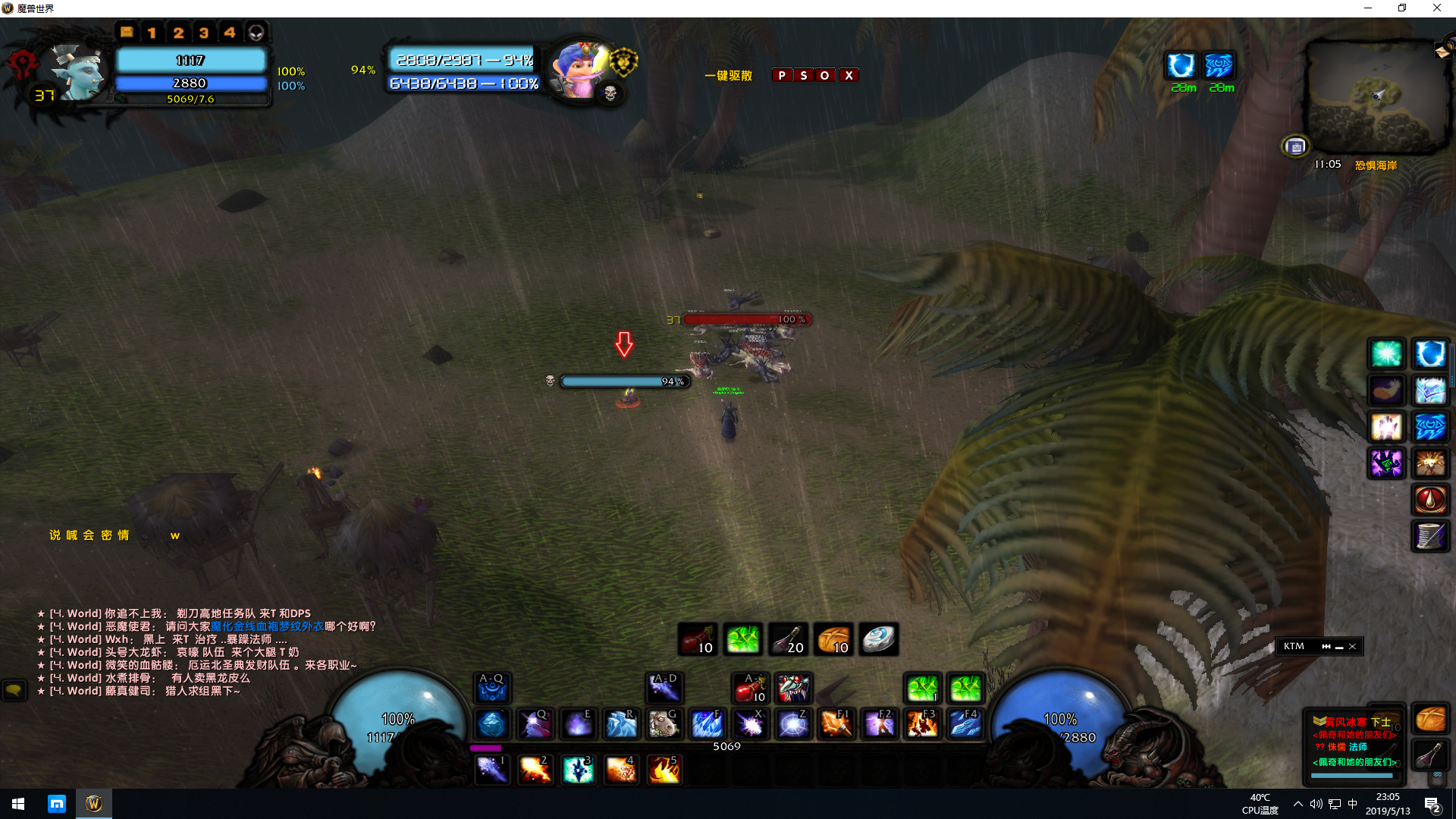1456x819 pixels.
Task: Cast the Frost Nova spell on F
Action: pos(707,725)
